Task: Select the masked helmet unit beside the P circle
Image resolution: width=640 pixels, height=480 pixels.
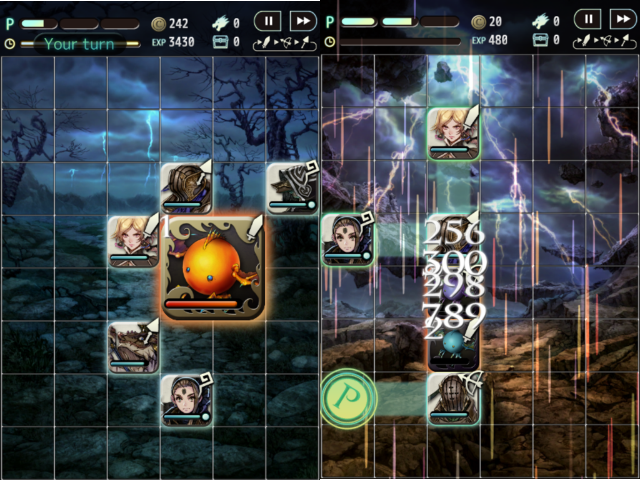Action: coord(453,400)
